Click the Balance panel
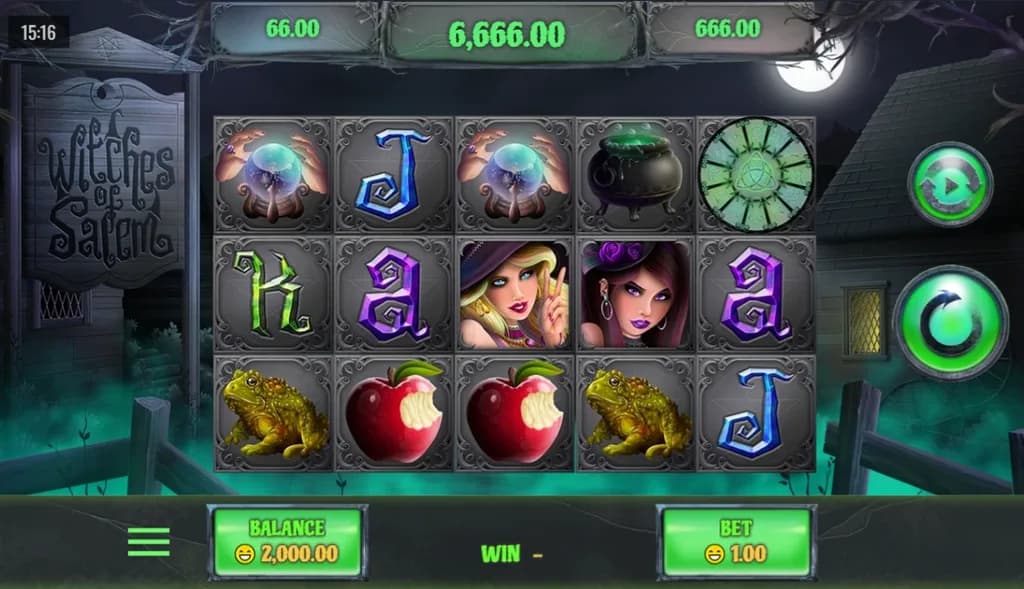The width and height of the screenshot is (1024, 589). (287, 541)
